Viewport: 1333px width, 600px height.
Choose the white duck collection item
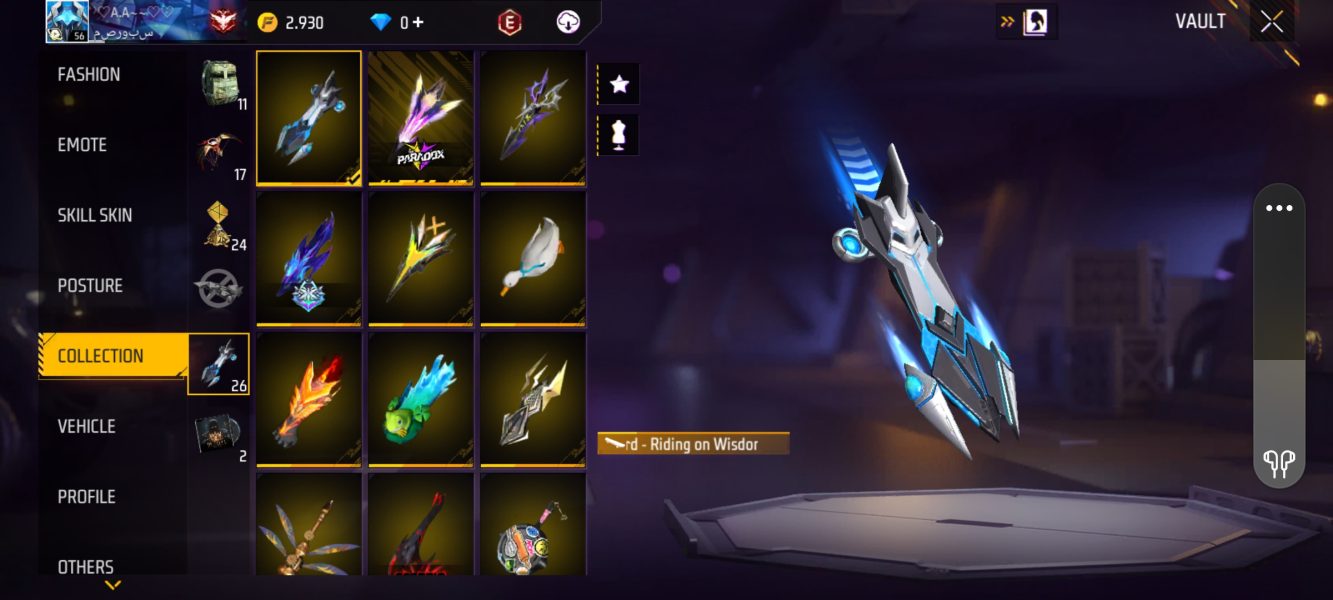point(532,259)
